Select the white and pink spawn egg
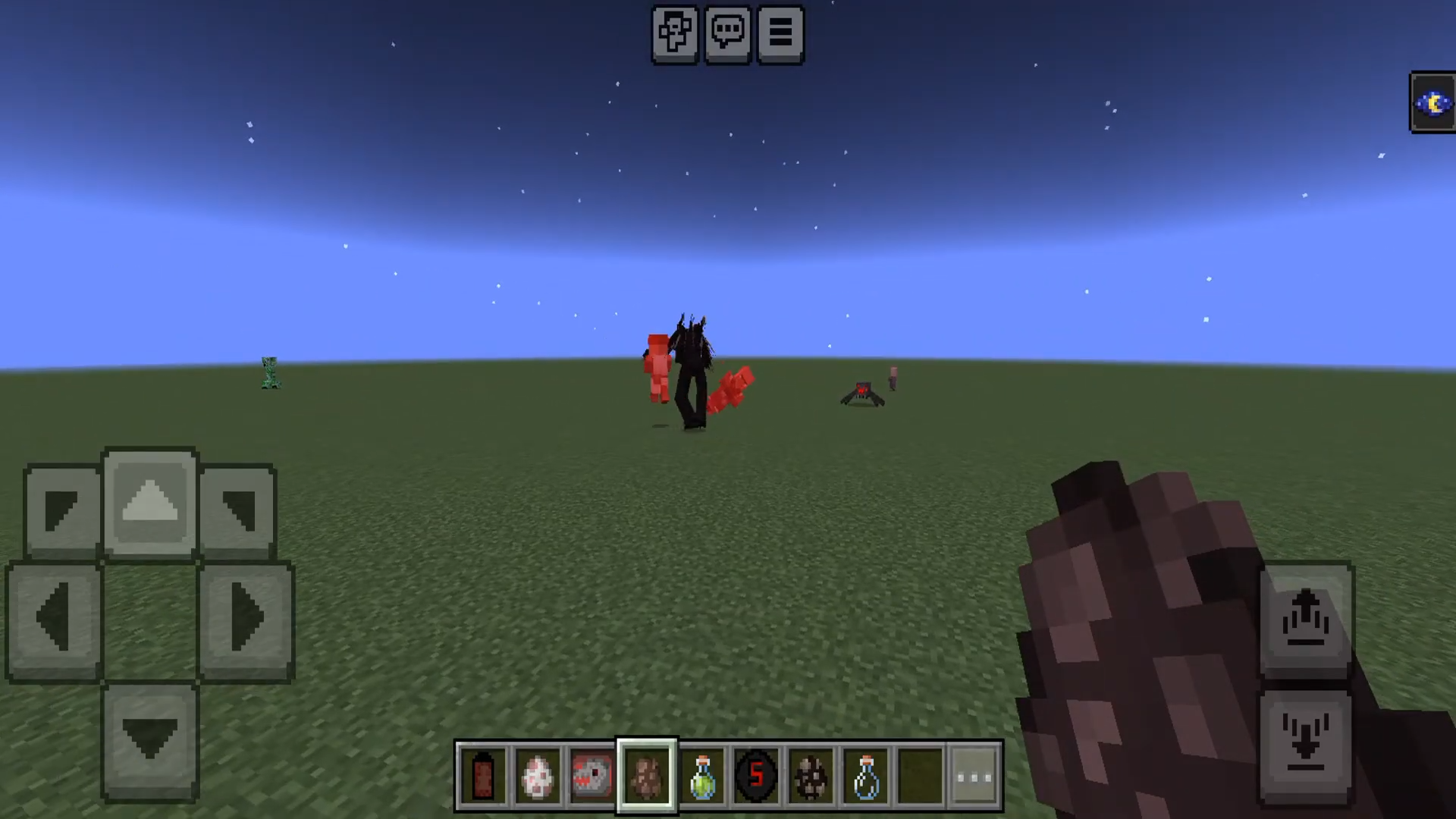 [x=538, y=776]
